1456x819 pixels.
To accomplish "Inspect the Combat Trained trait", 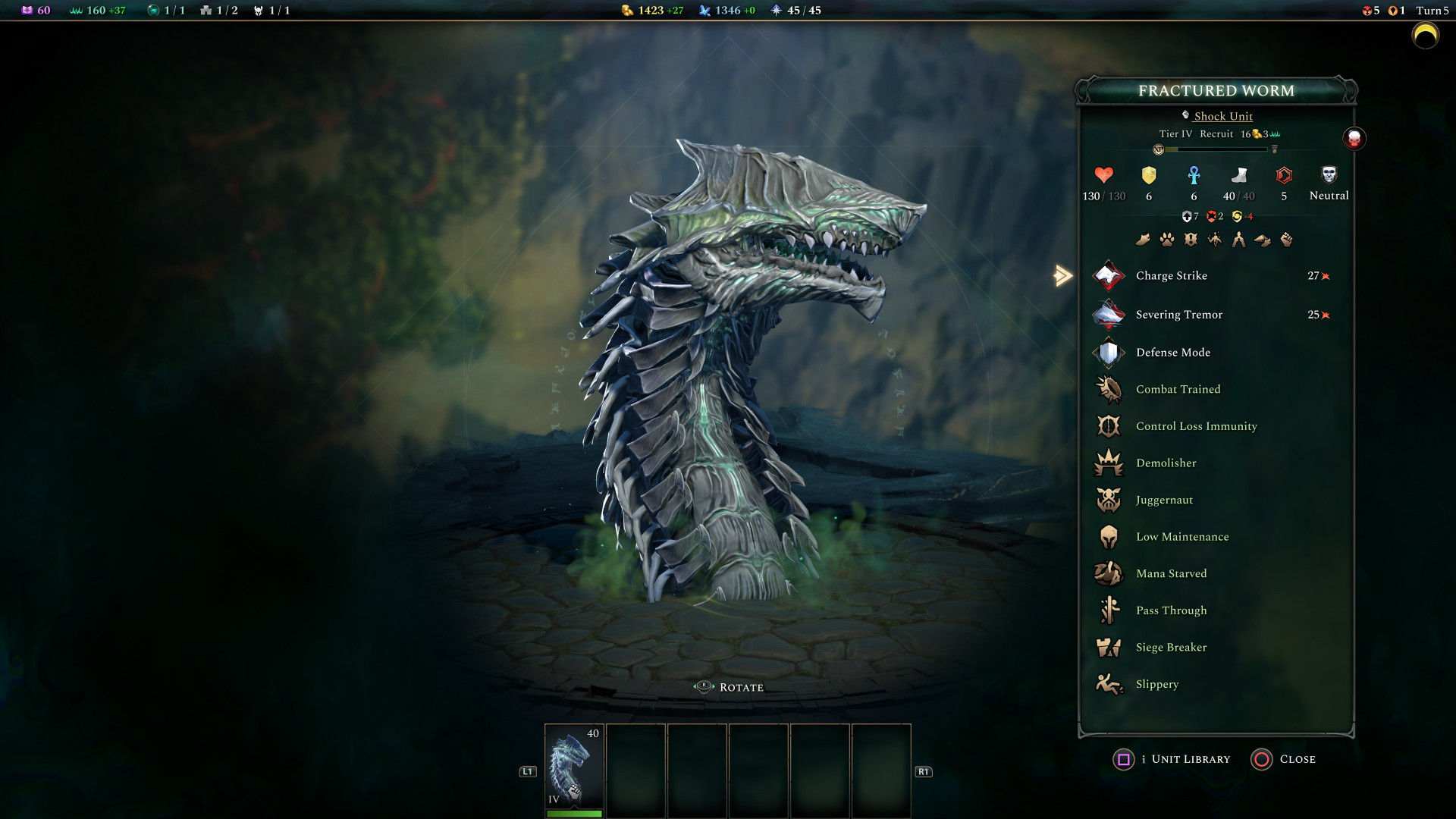I will [1178, 389].
